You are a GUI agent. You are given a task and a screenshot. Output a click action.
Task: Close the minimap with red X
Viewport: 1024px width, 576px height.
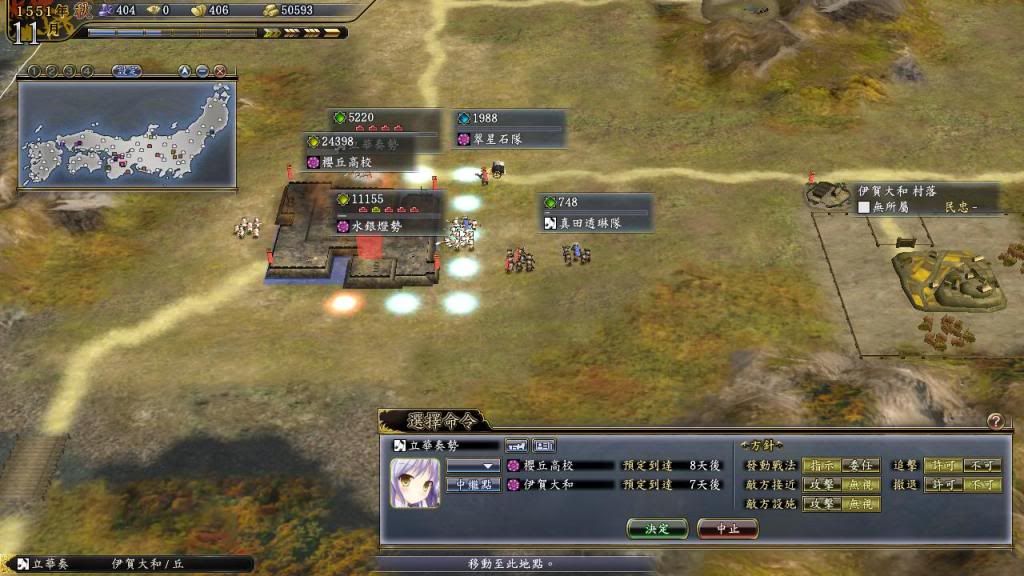[219, 71]
